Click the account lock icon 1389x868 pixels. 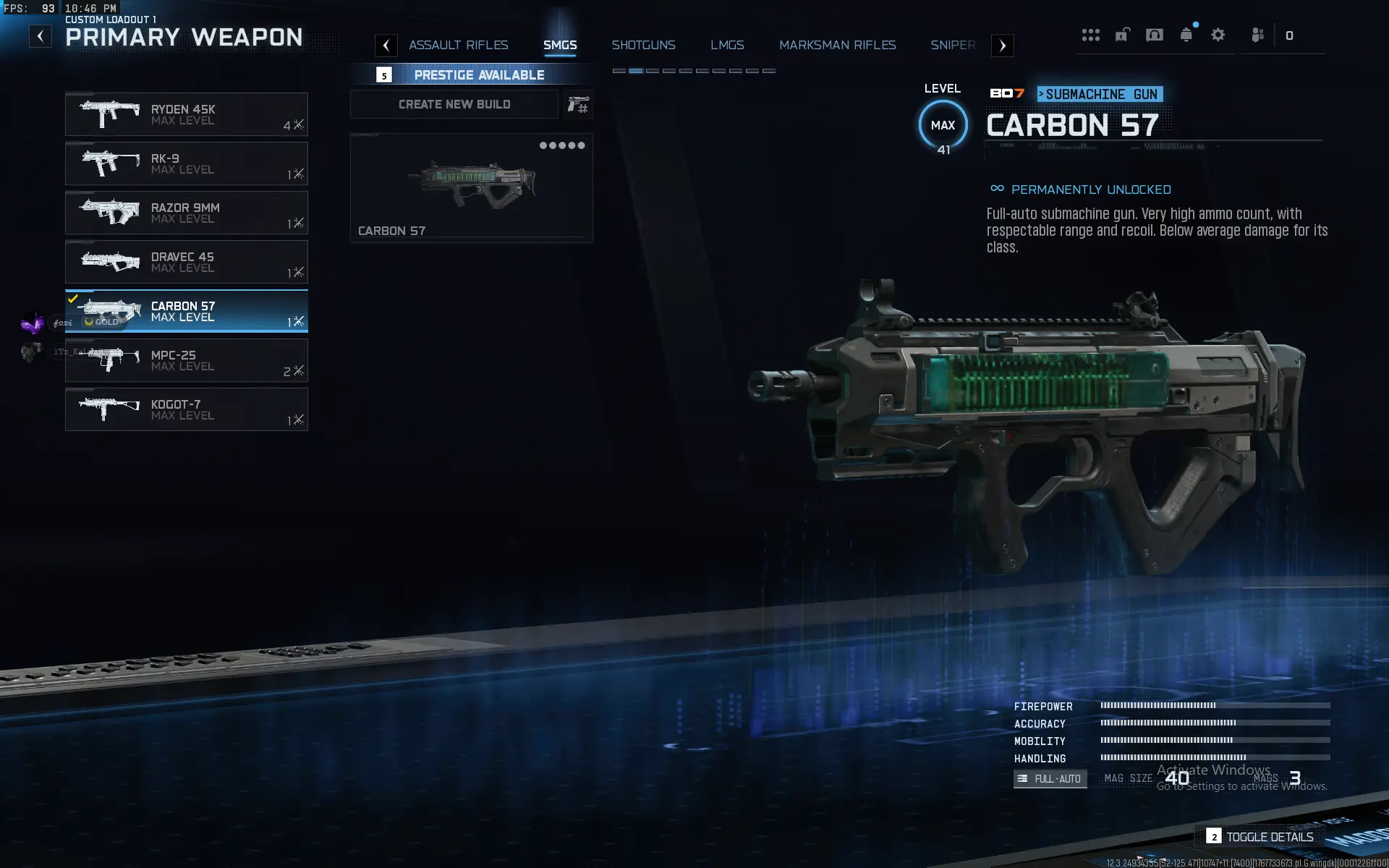tap(1123, 35)
